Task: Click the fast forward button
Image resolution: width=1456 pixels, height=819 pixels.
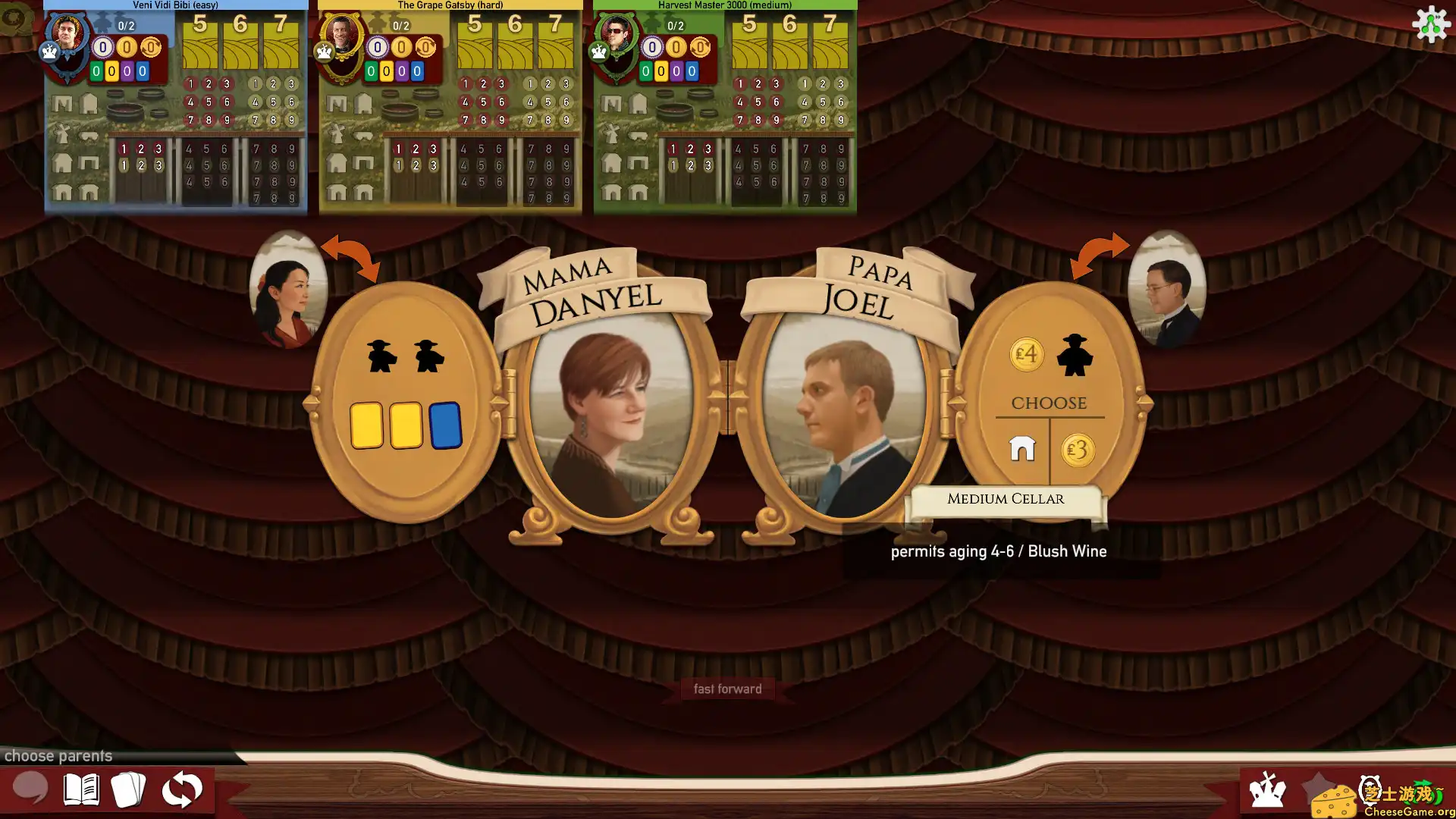Action: (x=727, y=689)
